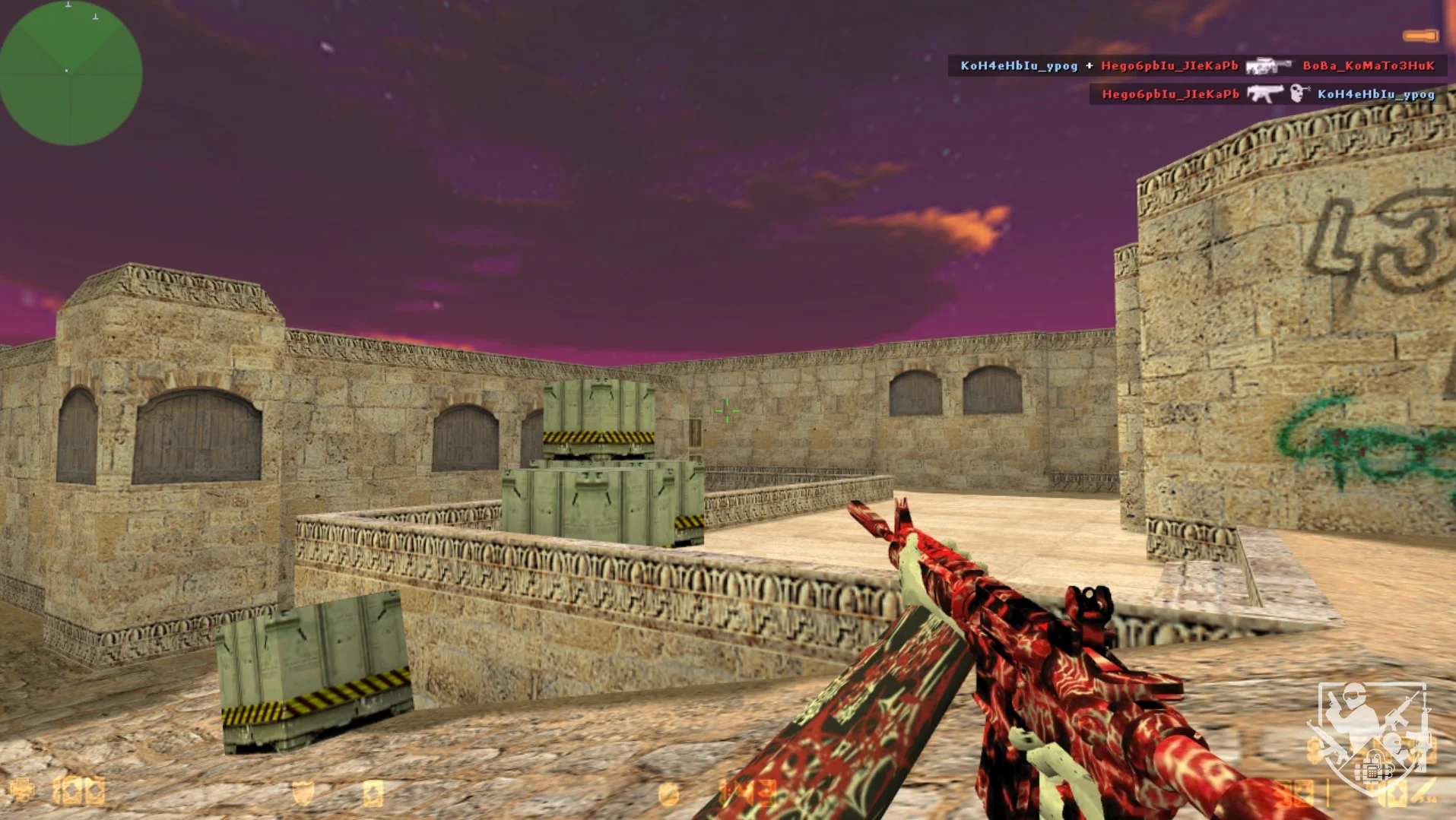The image size is (1456, 820).
Task: Click the green circular radar
Action: click(x=70, y=72)
